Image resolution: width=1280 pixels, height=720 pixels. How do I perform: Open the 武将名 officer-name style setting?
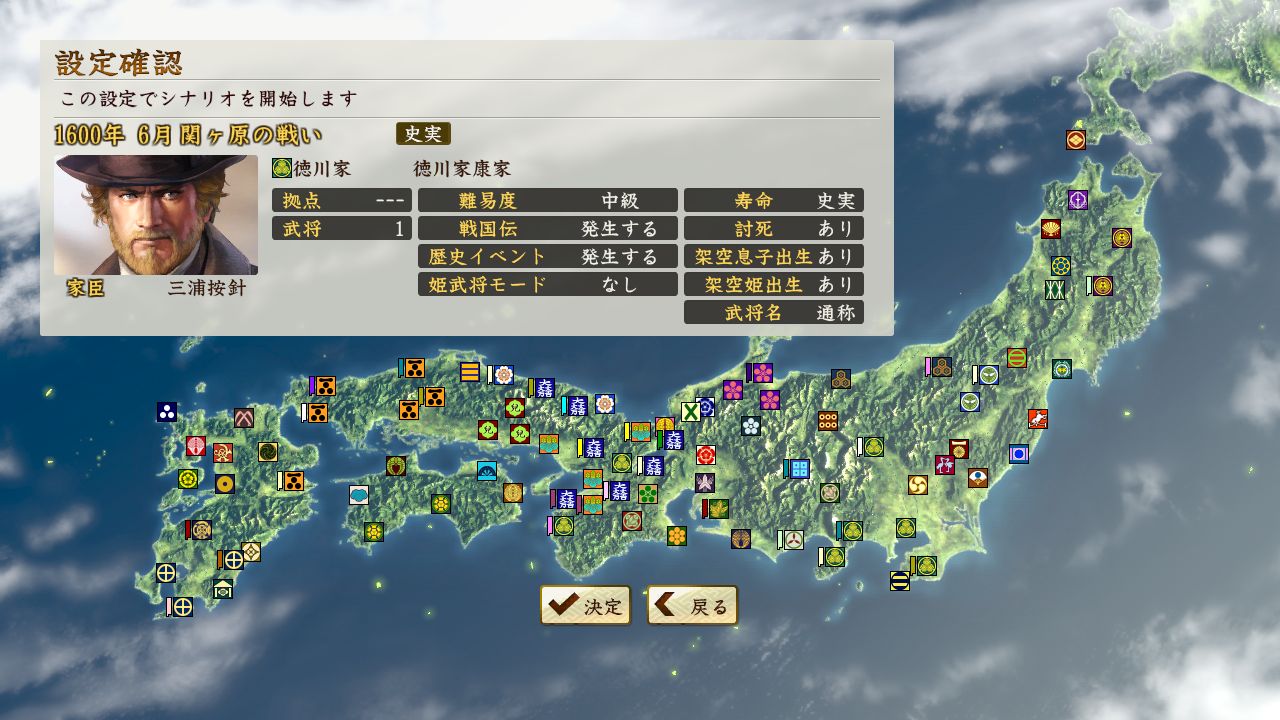point(773,312)
